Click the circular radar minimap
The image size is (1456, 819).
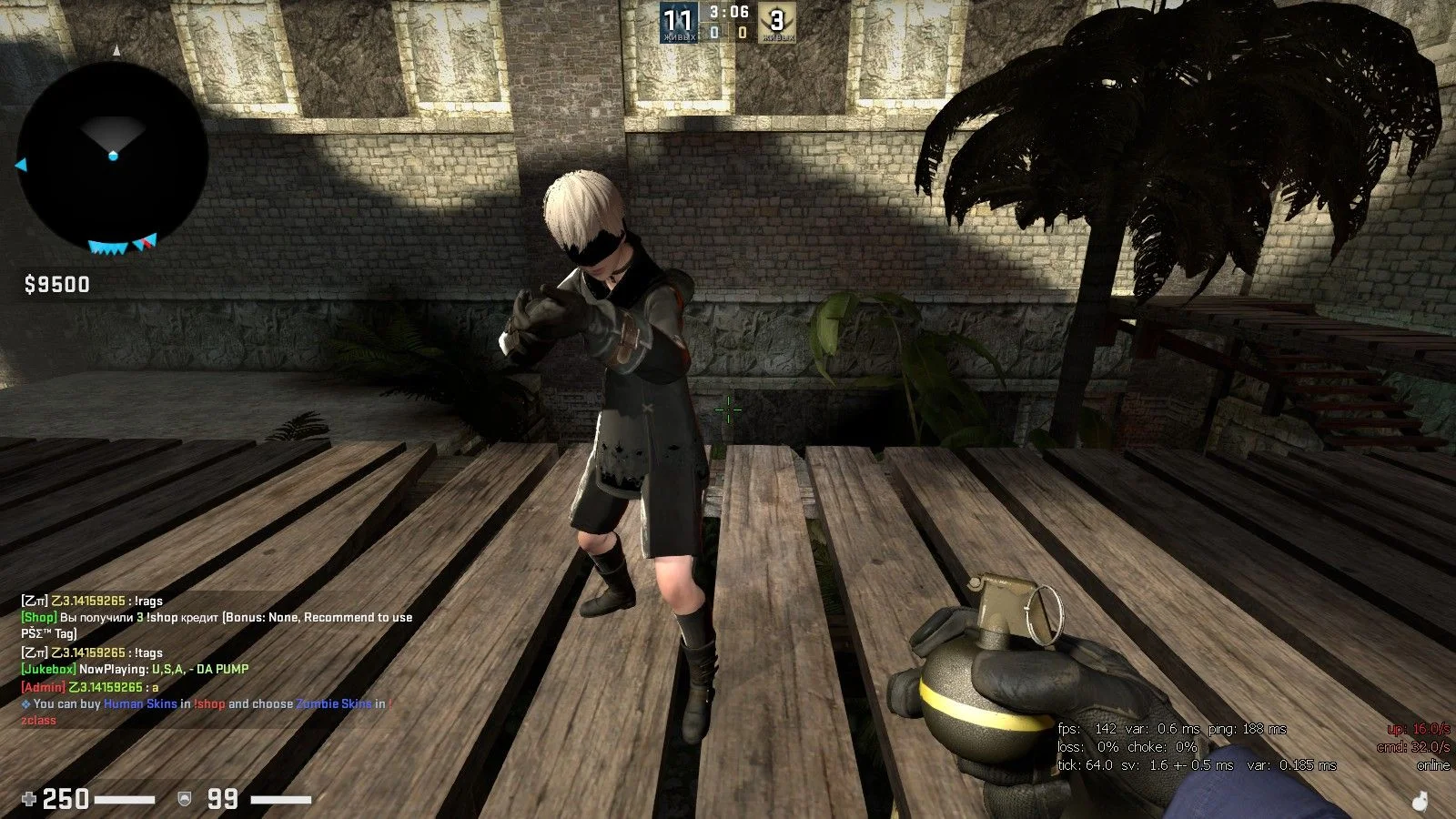click(112, 157)
